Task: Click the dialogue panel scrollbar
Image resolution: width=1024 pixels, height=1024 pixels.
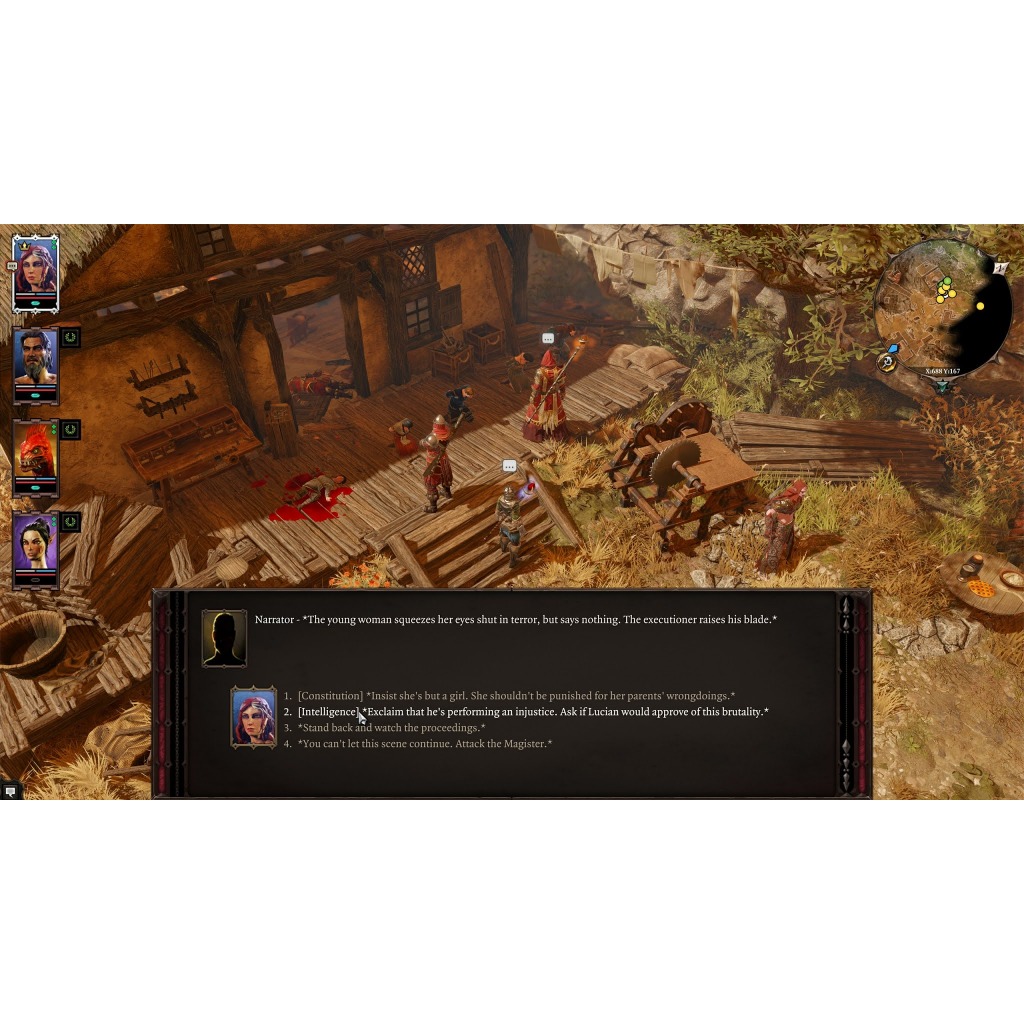Action: tap(846, 693)
